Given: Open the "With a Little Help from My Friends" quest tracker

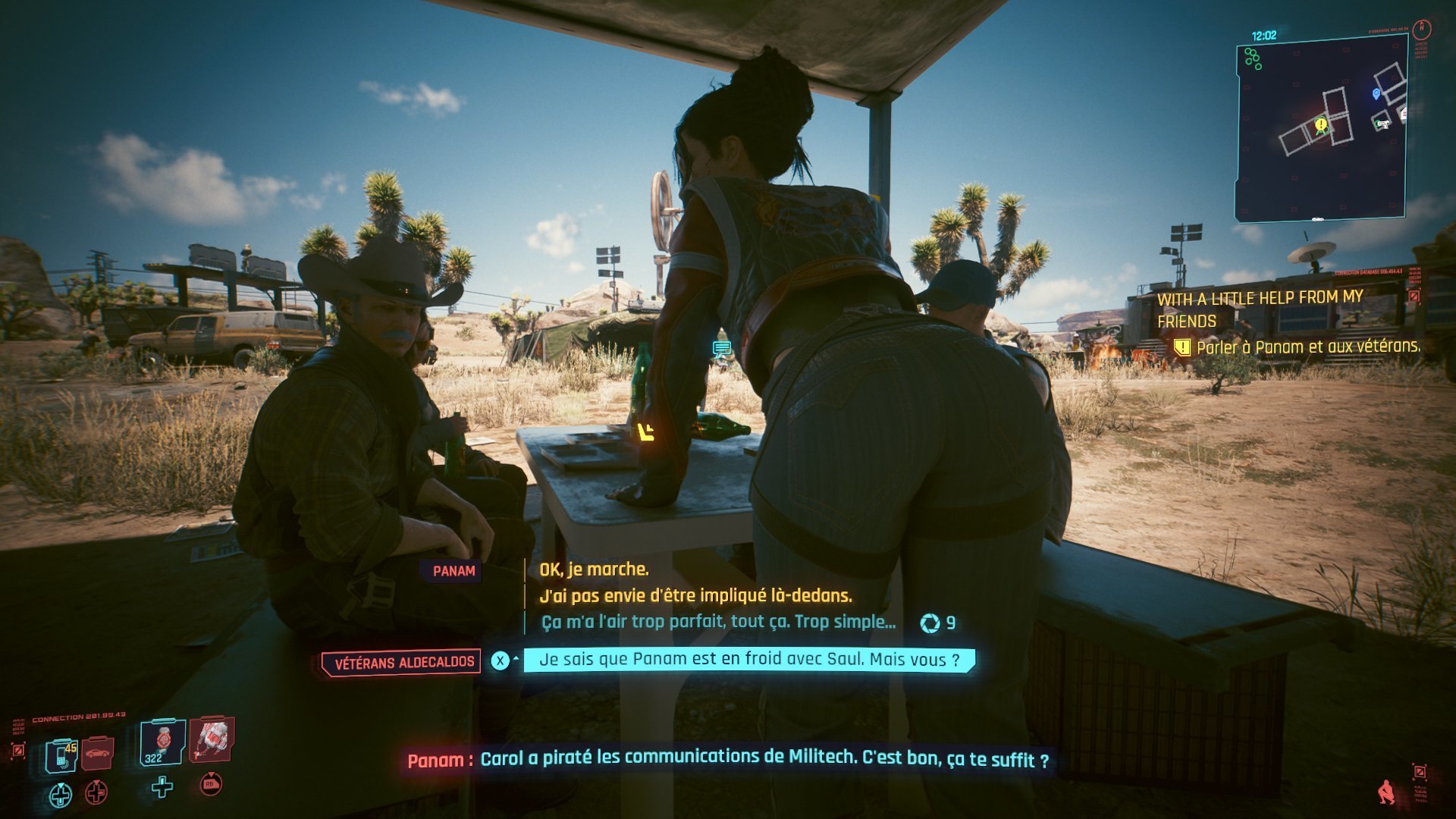Looking at the screenshot, I should click(x=1260, y=309).
